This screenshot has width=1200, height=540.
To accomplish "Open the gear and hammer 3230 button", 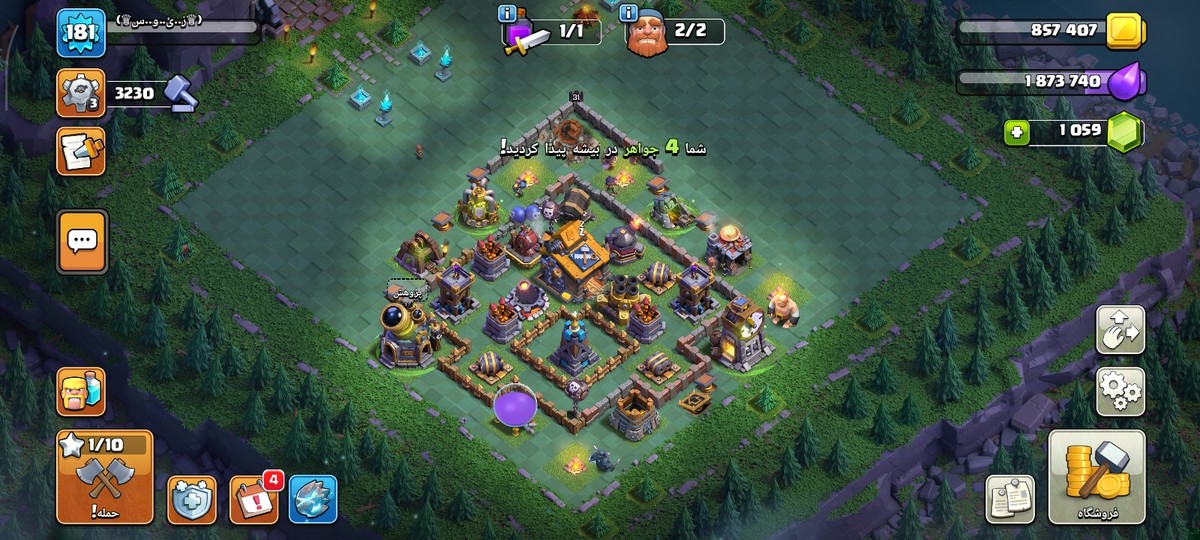I will [x=81, y=93].
